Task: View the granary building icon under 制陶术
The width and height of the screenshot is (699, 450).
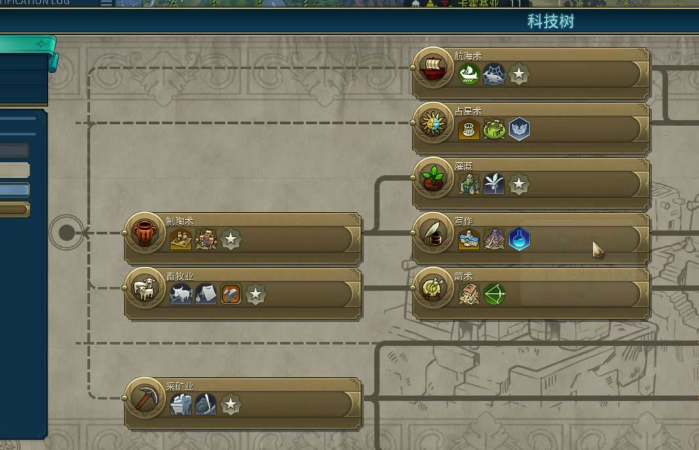Action: click(181, 239)
